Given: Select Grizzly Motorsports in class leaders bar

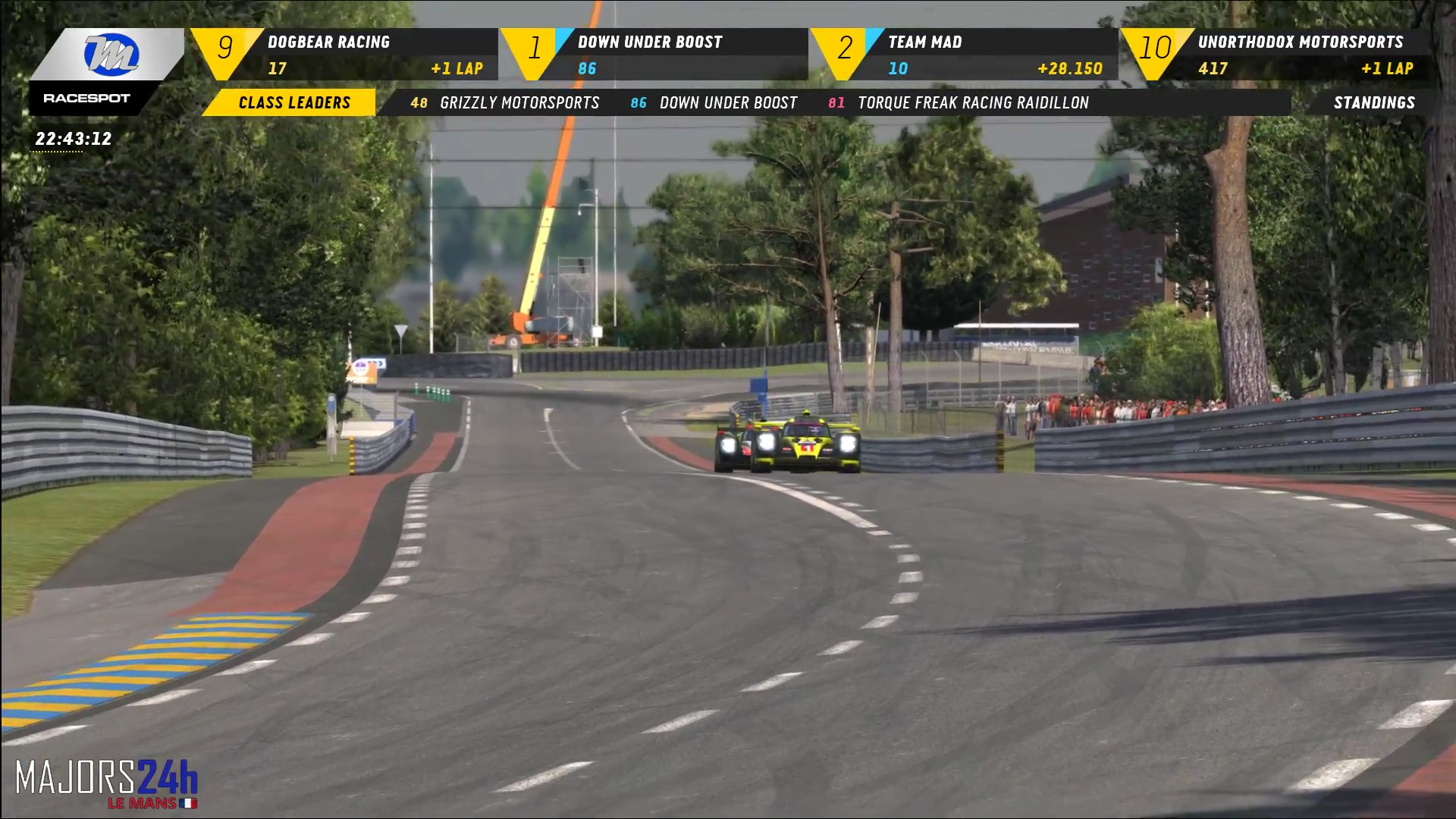Looking at the screenshot, I should point(505,102).
